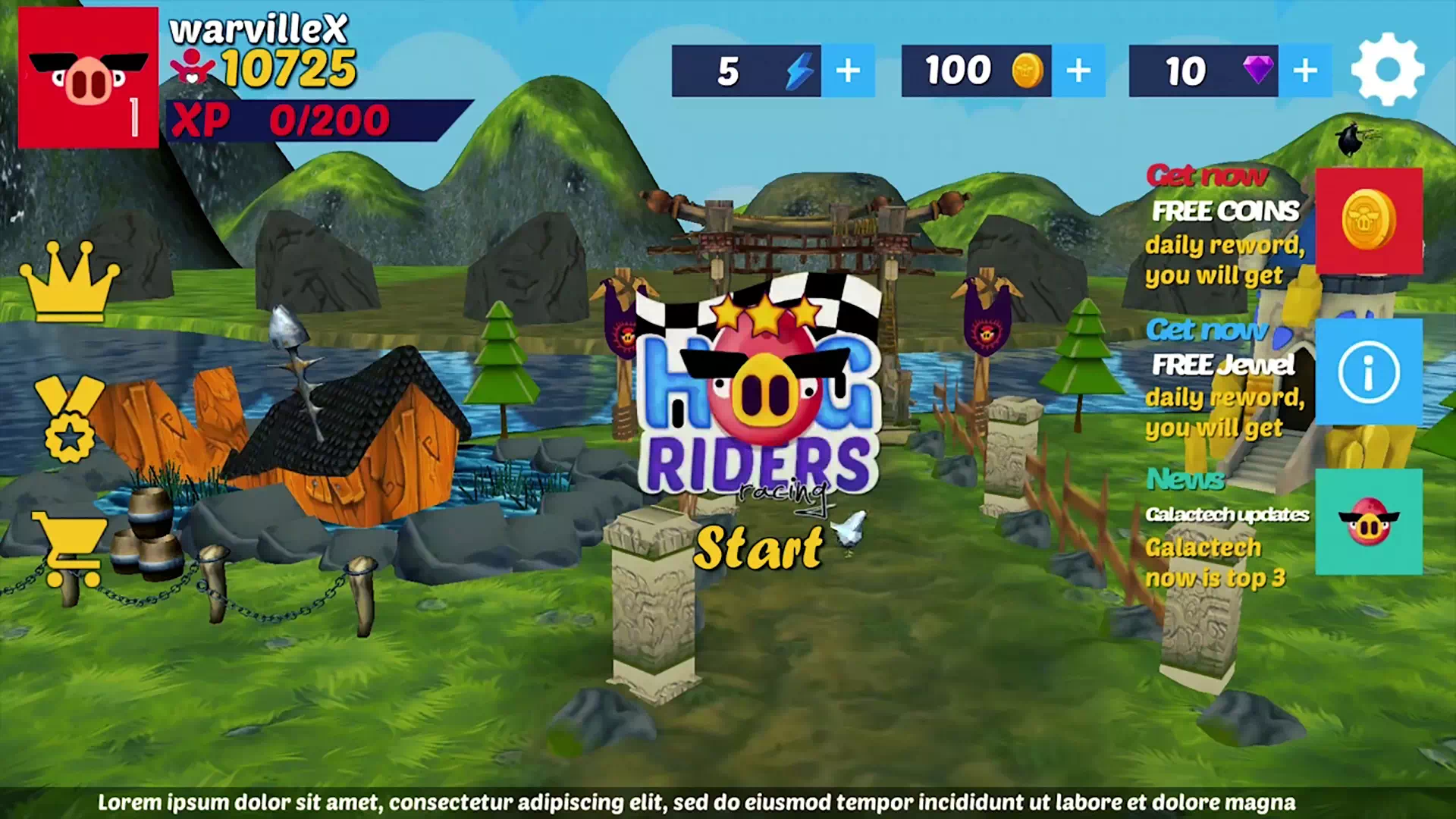View achievements via the medal icon
This screenshot has width=1456, height=819.
pyautogui.click(x=69, y=419)
